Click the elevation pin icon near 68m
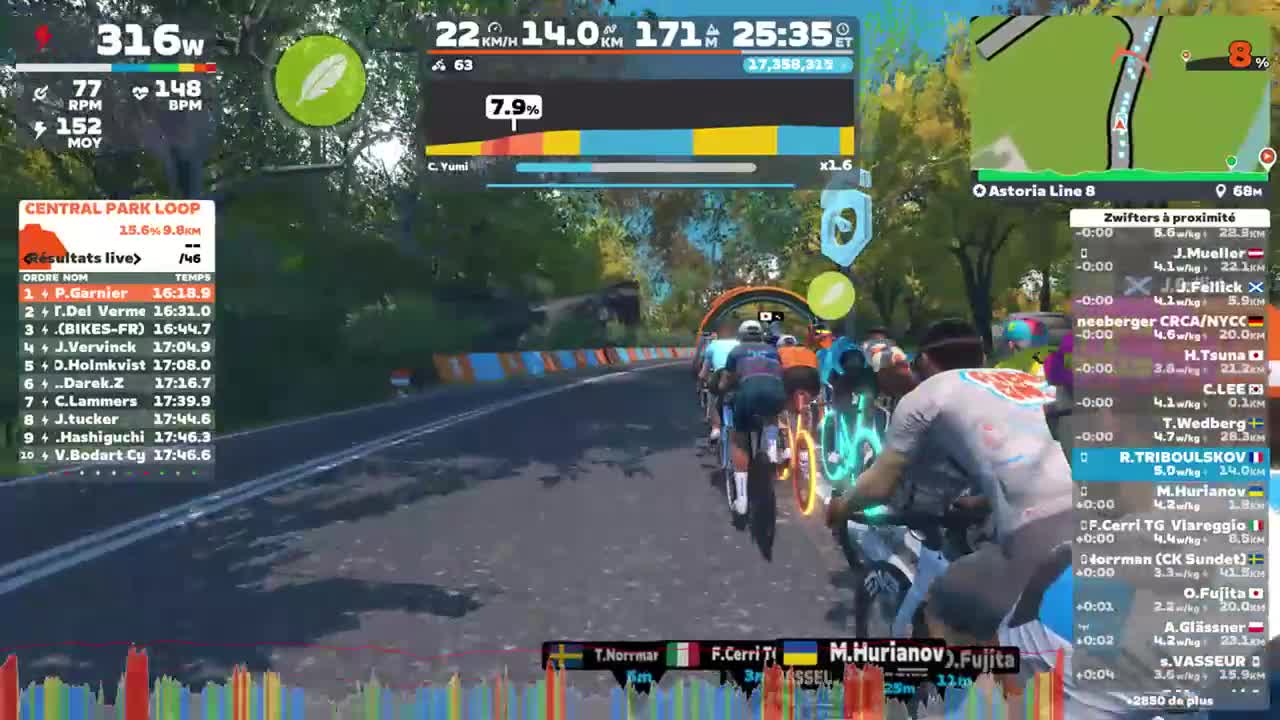Screen dimensions: 1280x720 point(1219,190)
